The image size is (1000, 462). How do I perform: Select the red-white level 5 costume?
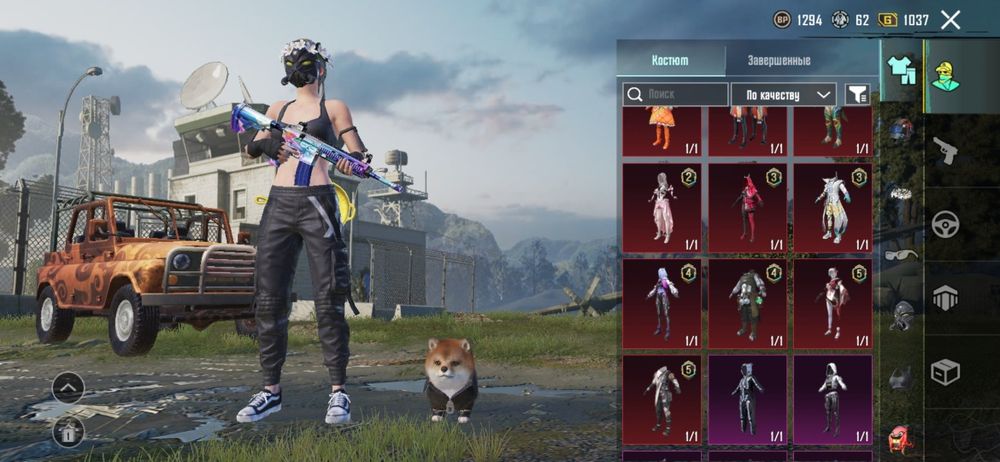[832, 303]
